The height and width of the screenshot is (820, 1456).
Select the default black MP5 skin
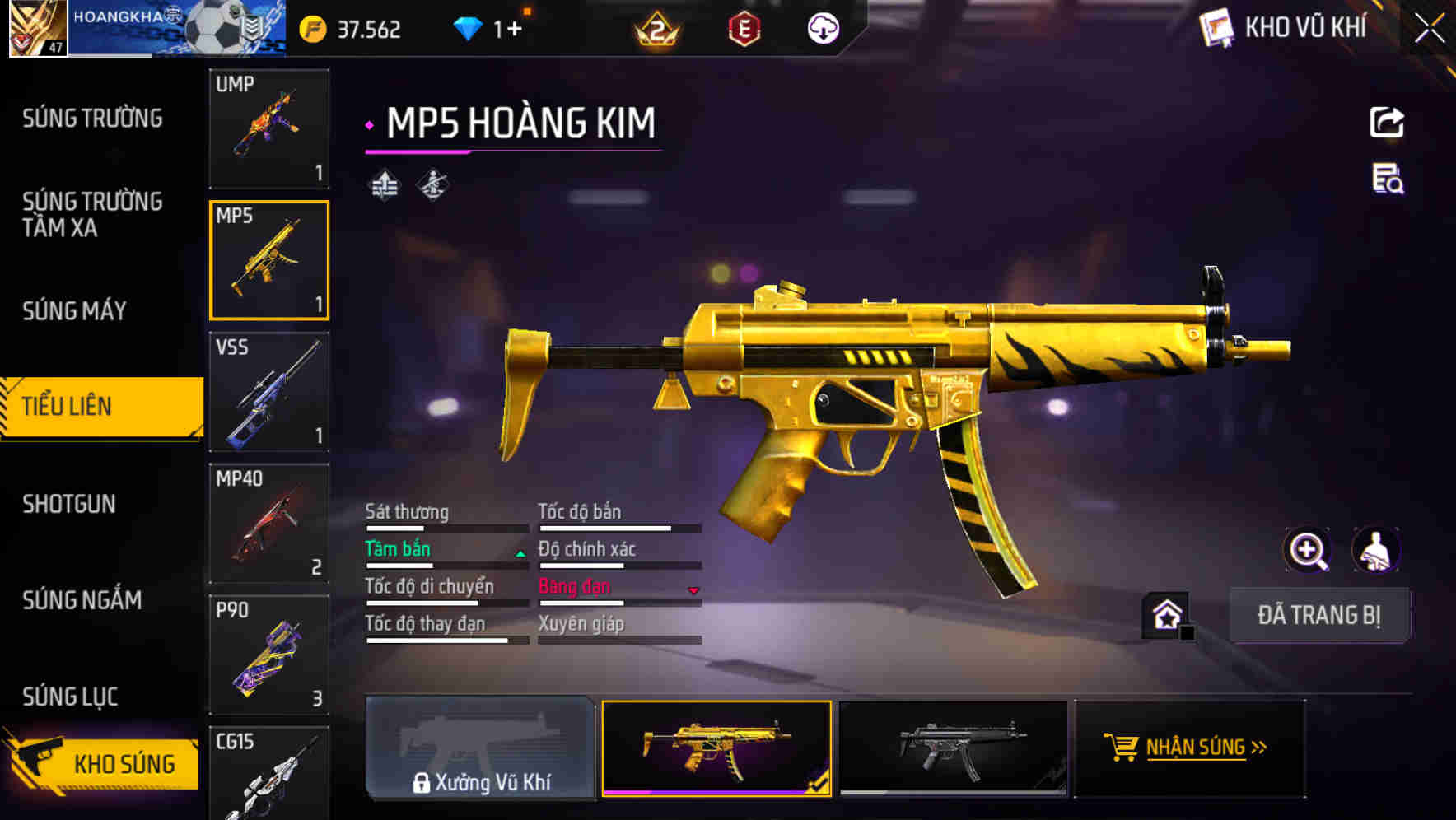[953, 748]
